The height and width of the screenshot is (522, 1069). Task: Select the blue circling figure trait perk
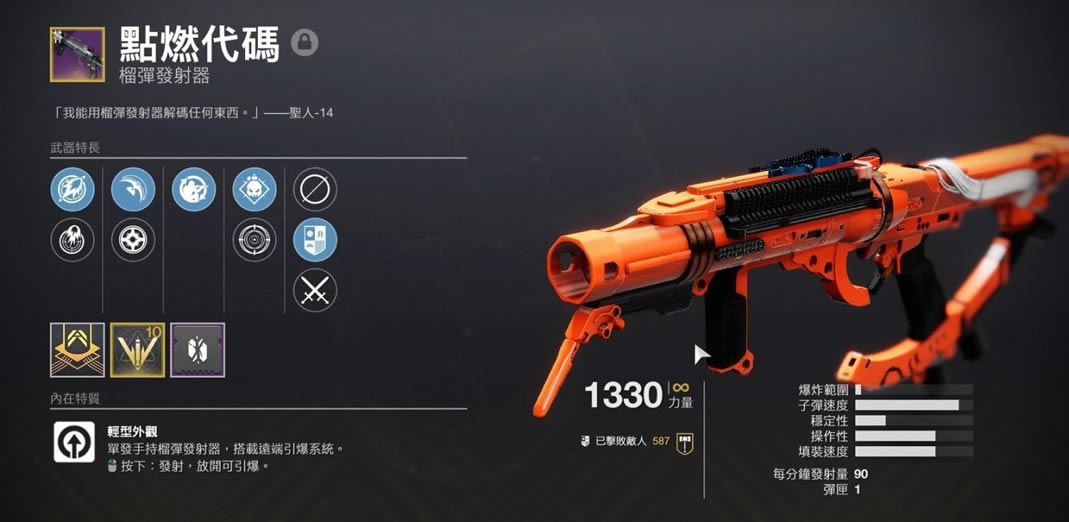tap(194, 189)
